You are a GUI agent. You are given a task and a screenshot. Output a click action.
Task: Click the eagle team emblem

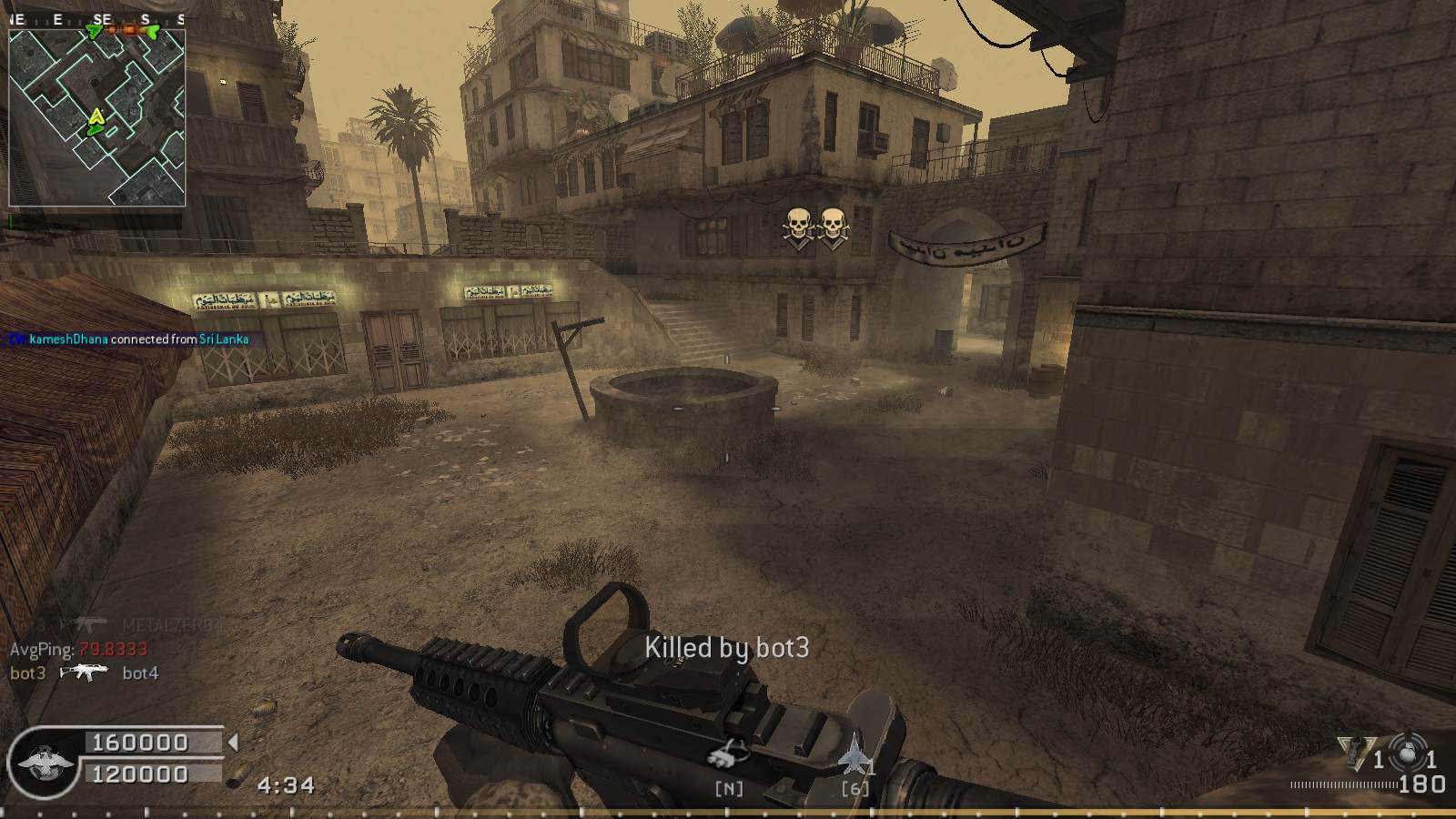[x=42, y=761]
